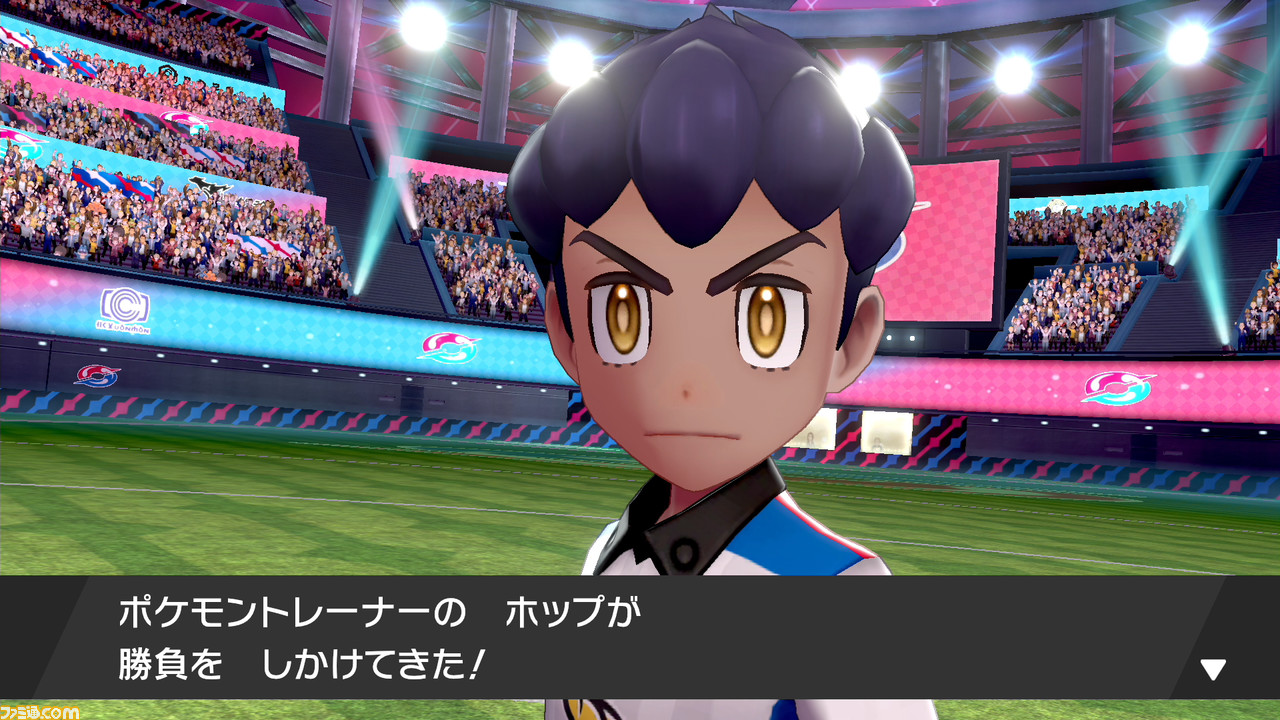This screenshot has height=720, width=1280.
Task: Select the stadium floodlight above Hop's head
Action: [x=575, y=55]
